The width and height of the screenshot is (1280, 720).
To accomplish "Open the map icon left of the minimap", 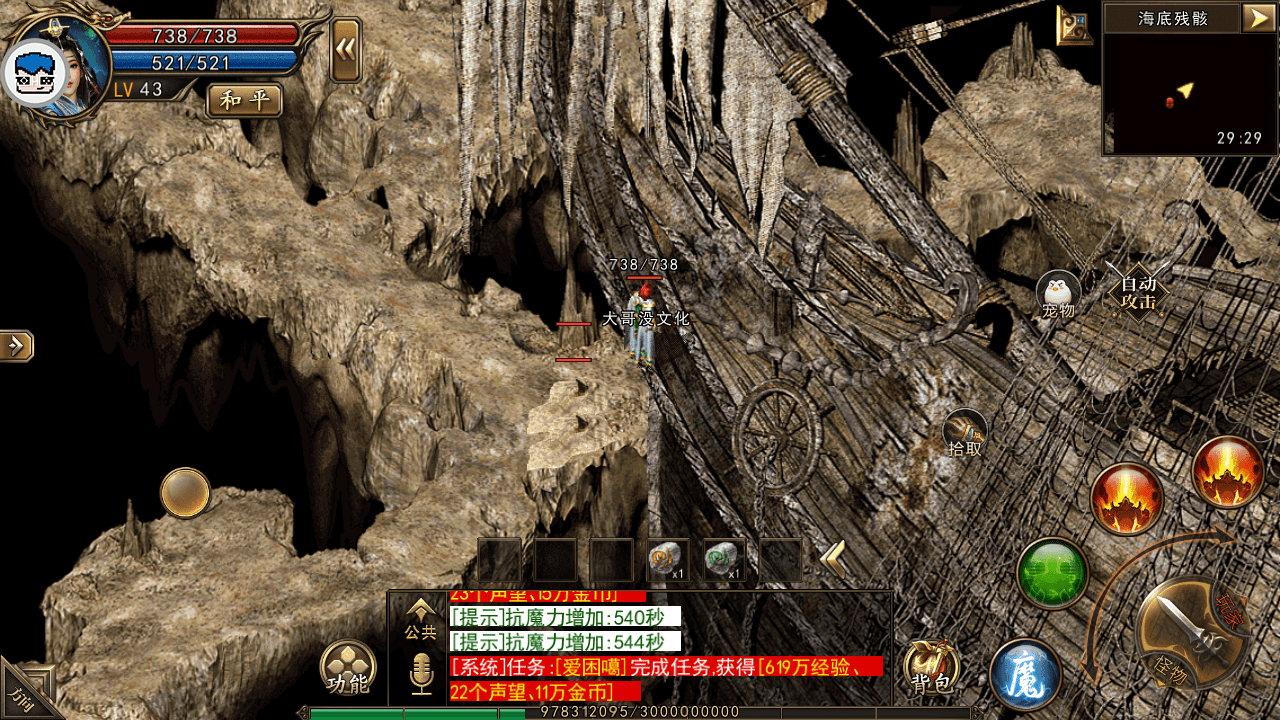I will 1075,25.
